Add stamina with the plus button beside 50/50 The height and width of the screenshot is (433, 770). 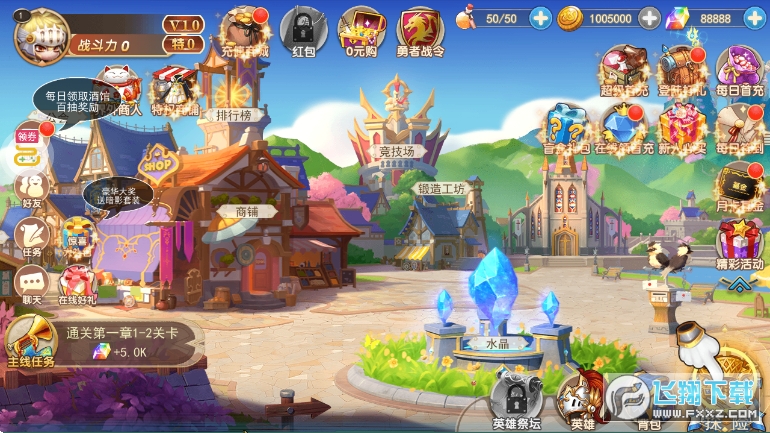pyautogui.click(x=540, y=18)
